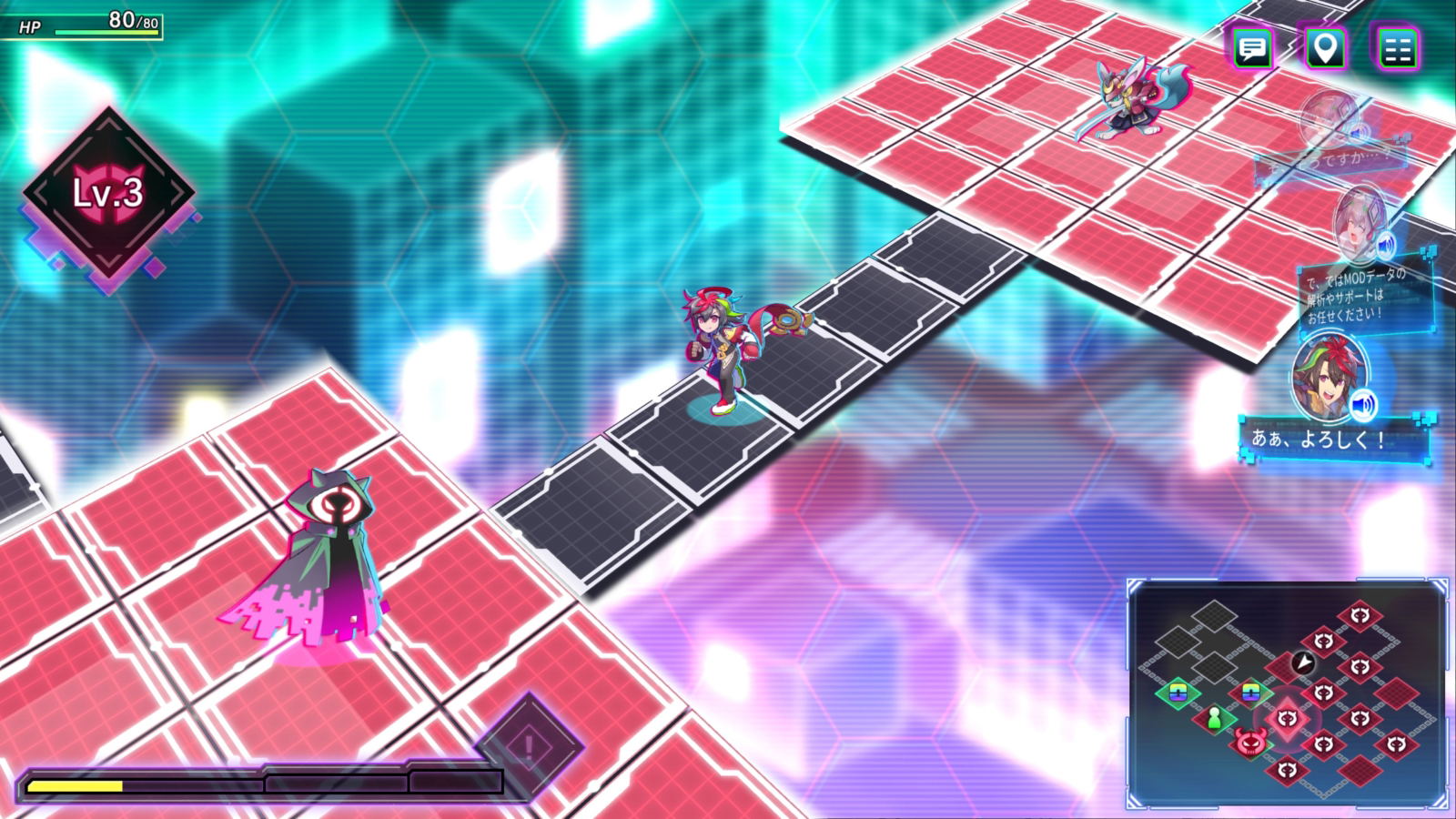This screenshot has width=1456, height=819.
Task: Click the green player marker on the minimap
Action: point(1215,718)
